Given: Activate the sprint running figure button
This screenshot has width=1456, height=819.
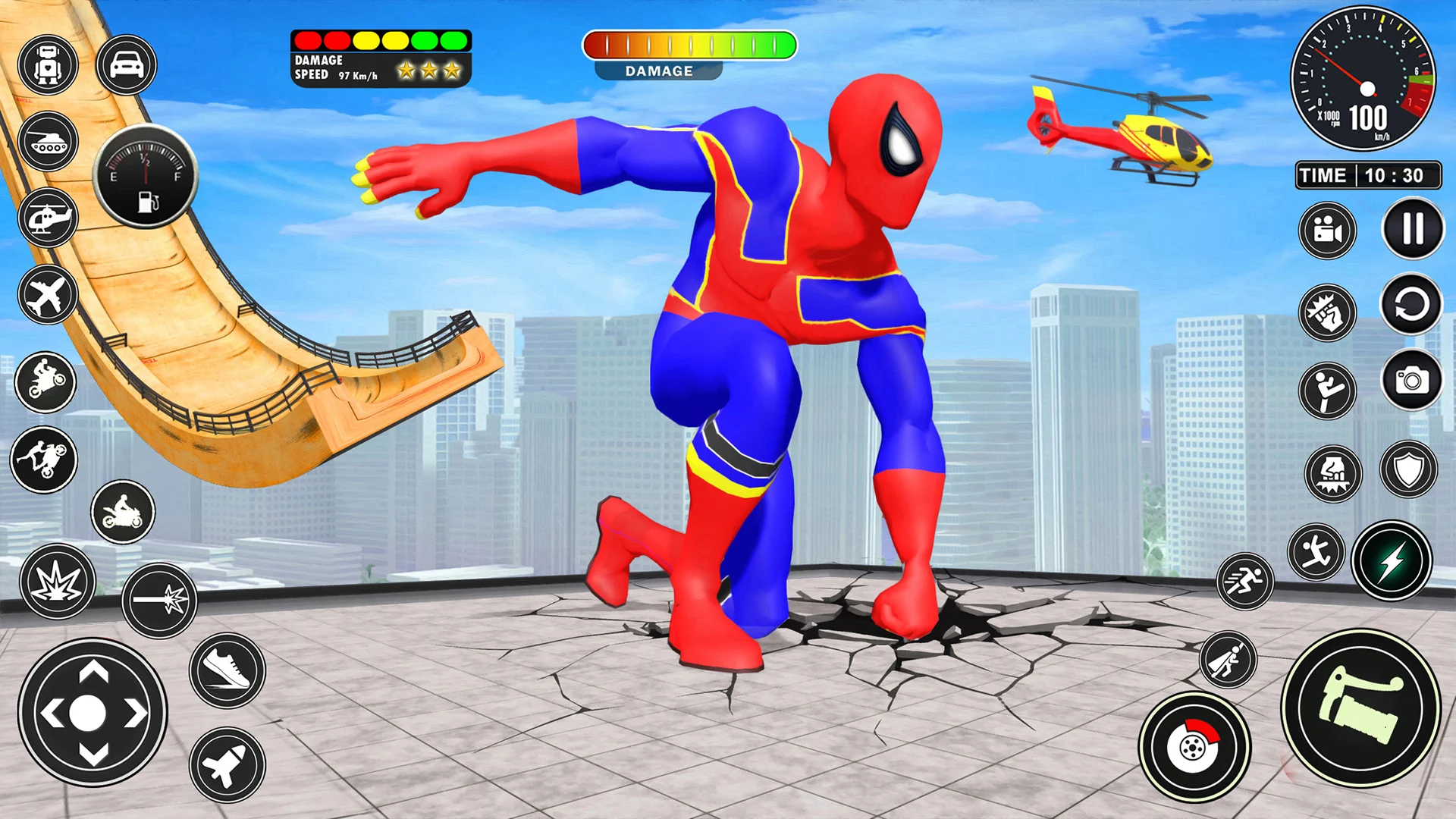Looking at the screenshot, I should point(1244,582).
